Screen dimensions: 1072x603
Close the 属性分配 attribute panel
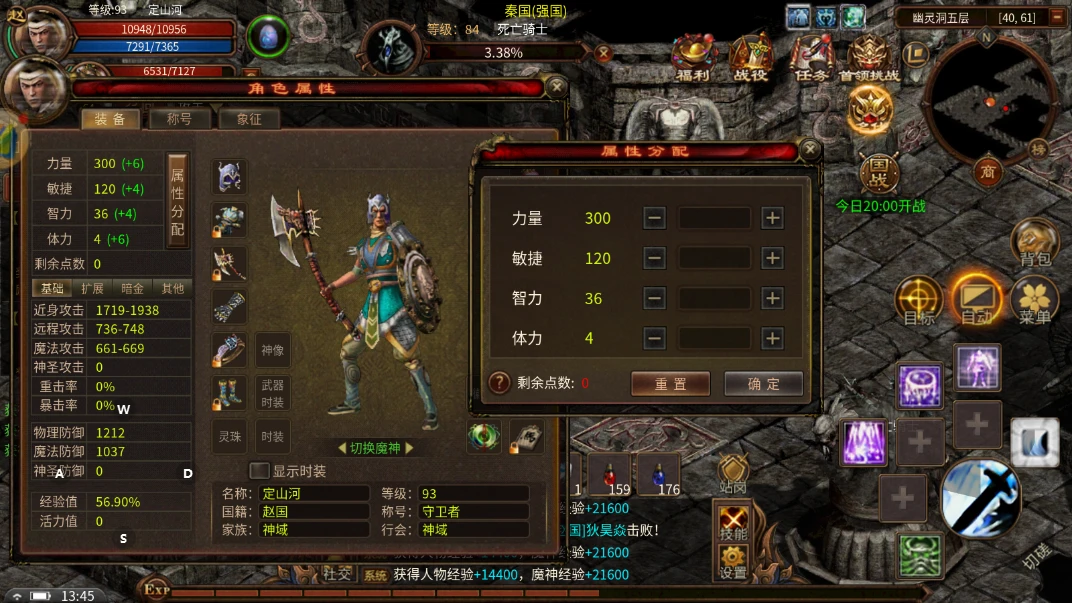(x=810, y=151)
